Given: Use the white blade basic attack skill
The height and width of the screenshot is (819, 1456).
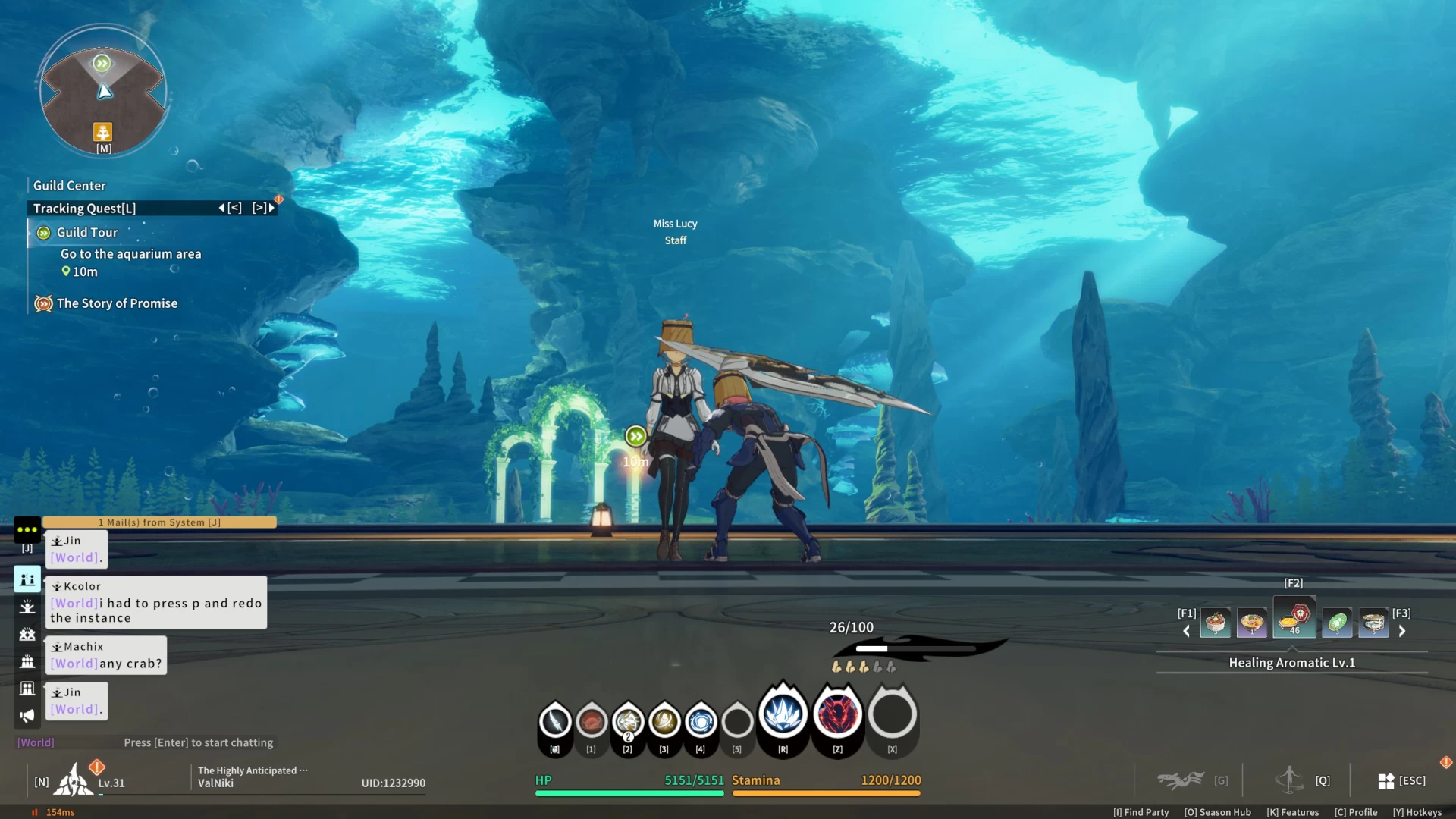Looking at the screenshot, I should click(555, 721).
